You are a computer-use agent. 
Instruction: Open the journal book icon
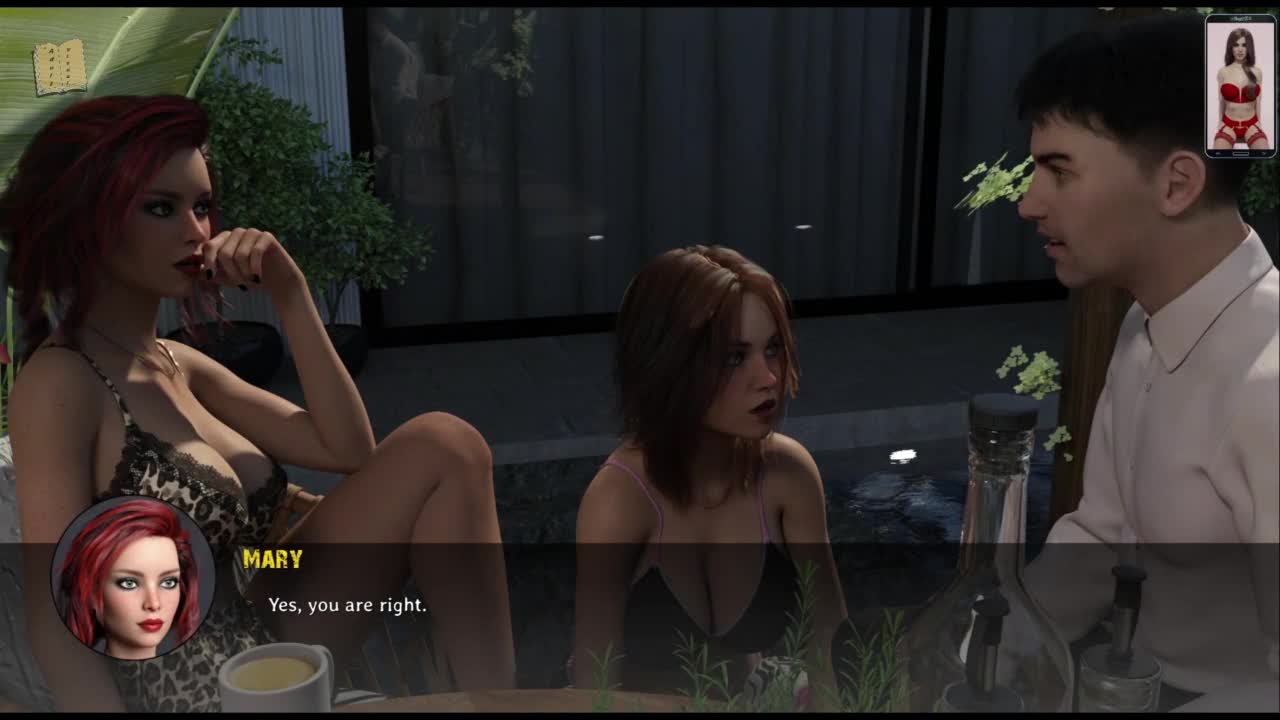tap(60, 68)
